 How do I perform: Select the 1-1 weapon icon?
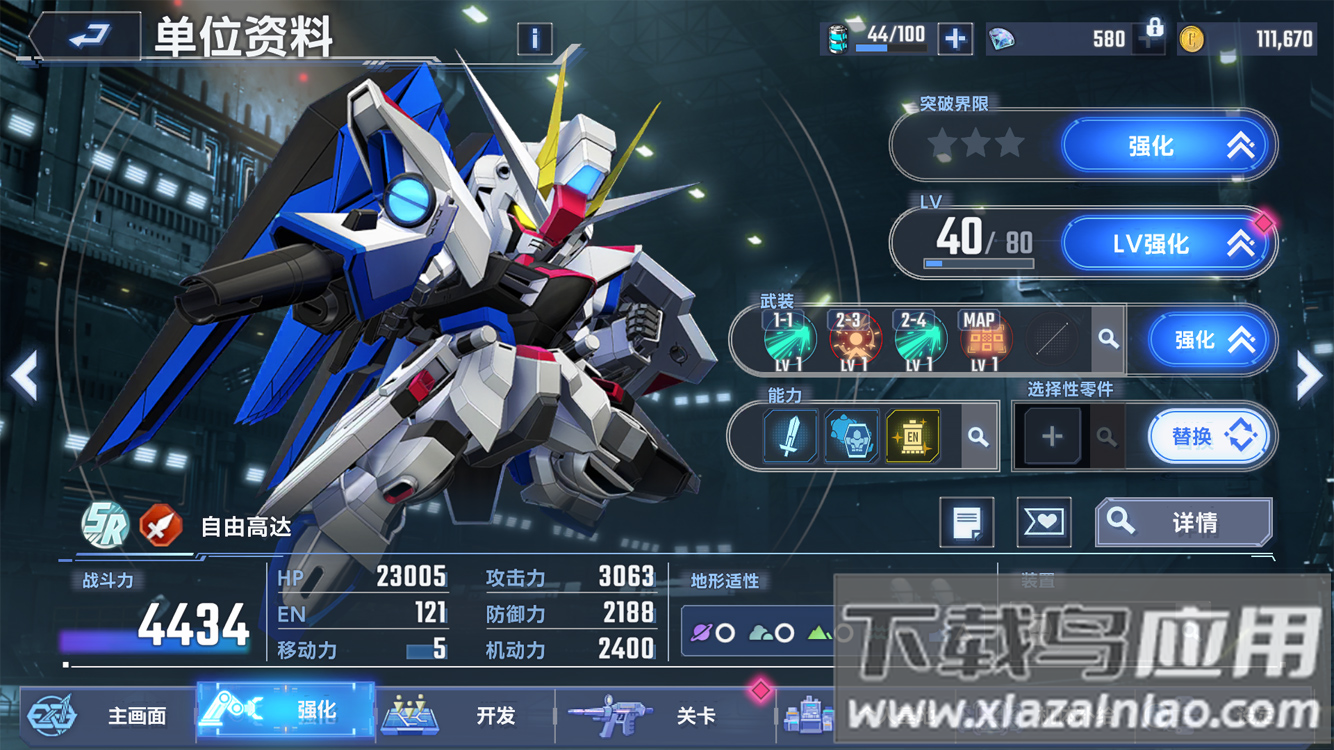click(x=785, y=340)
